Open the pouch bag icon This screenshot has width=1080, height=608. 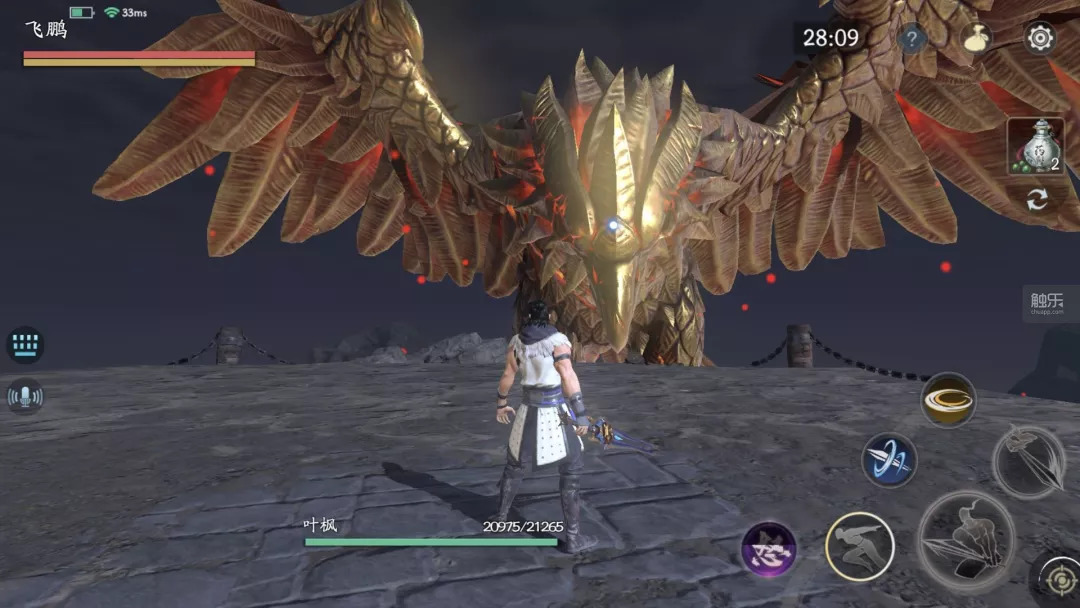[977, 39]
